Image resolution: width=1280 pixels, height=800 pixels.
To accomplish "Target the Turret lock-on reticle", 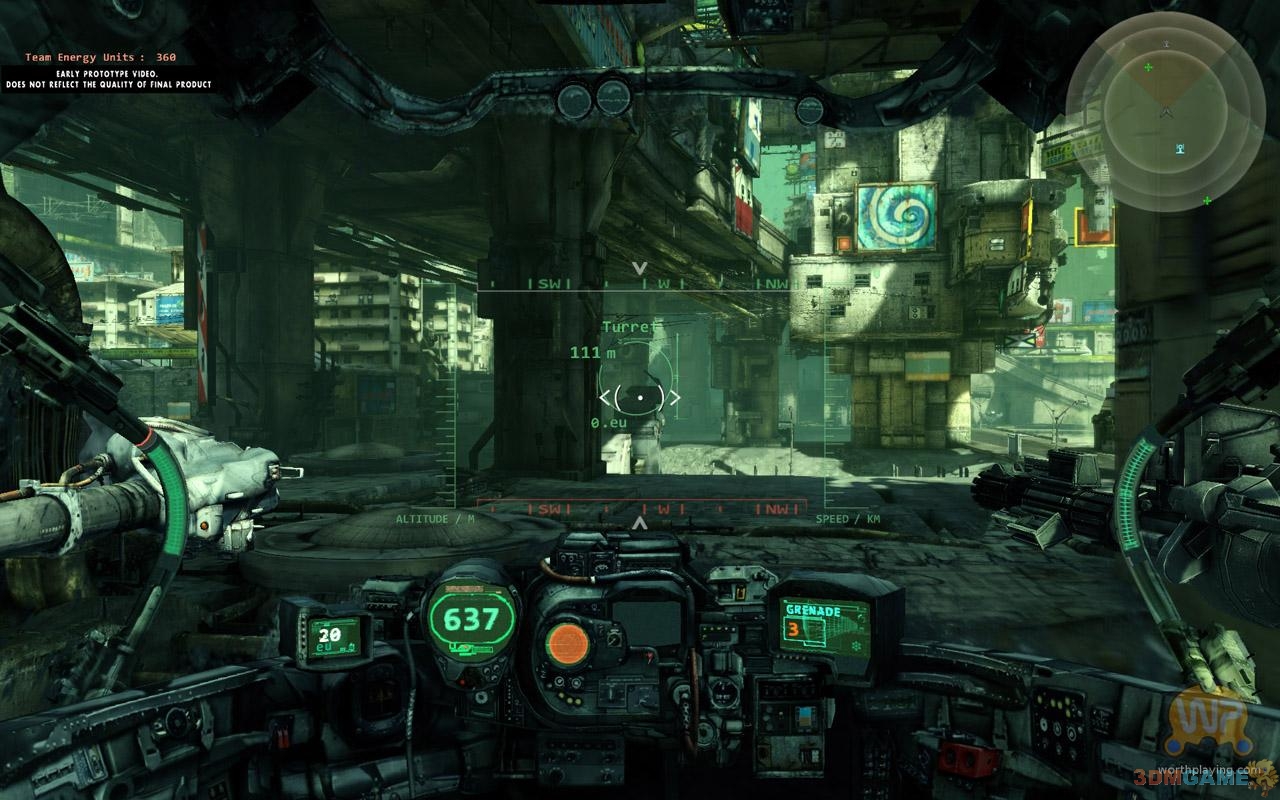I will (x=640, y=397).
